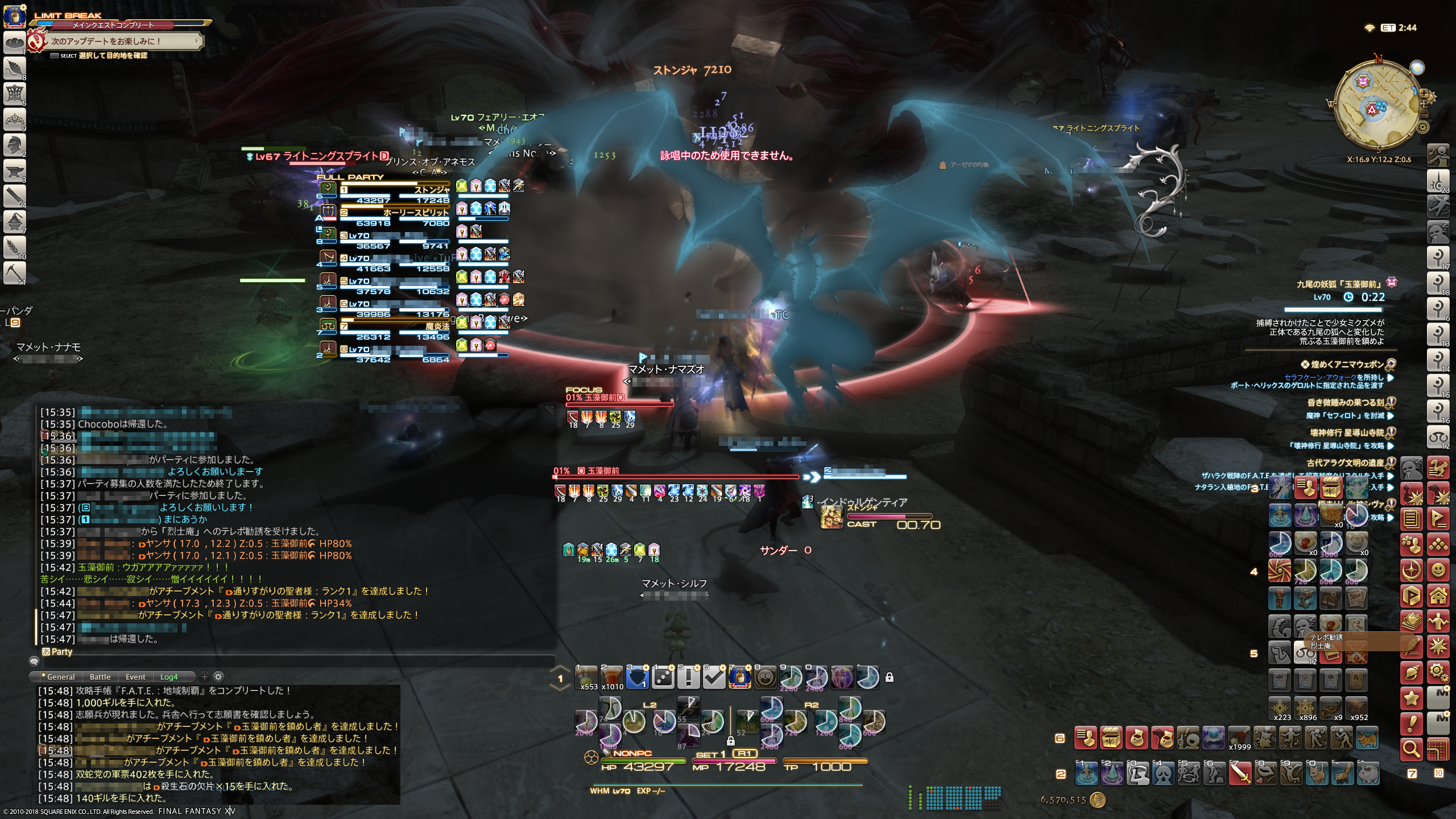Use the tea item stack x1010
This screenshot has width=1456, height=819.
(612, 677)
